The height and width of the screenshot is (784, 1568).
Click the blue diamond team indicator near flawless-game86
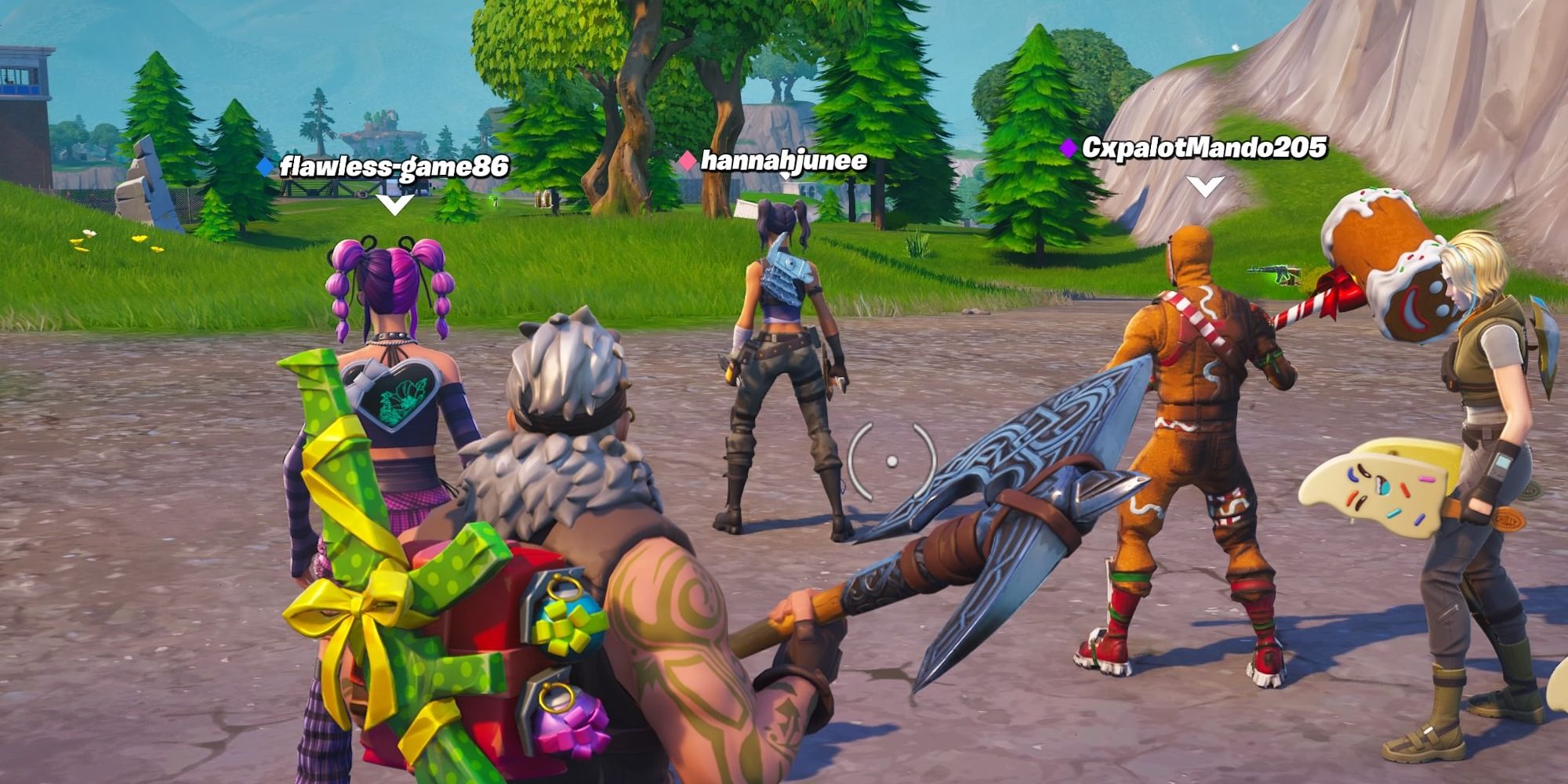click(264, 165)
